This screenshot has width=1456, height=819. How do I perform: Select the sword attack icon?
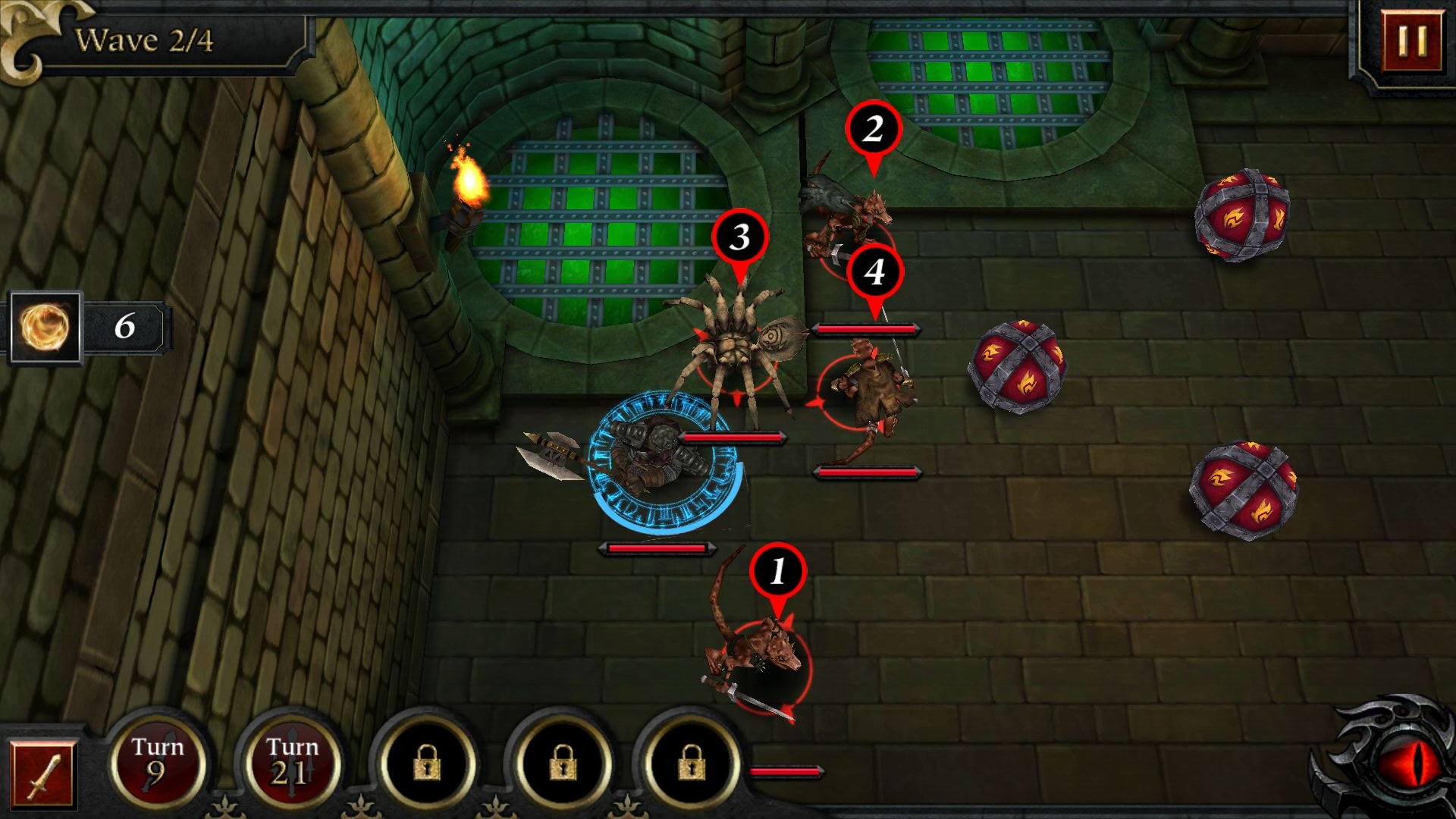43,775
